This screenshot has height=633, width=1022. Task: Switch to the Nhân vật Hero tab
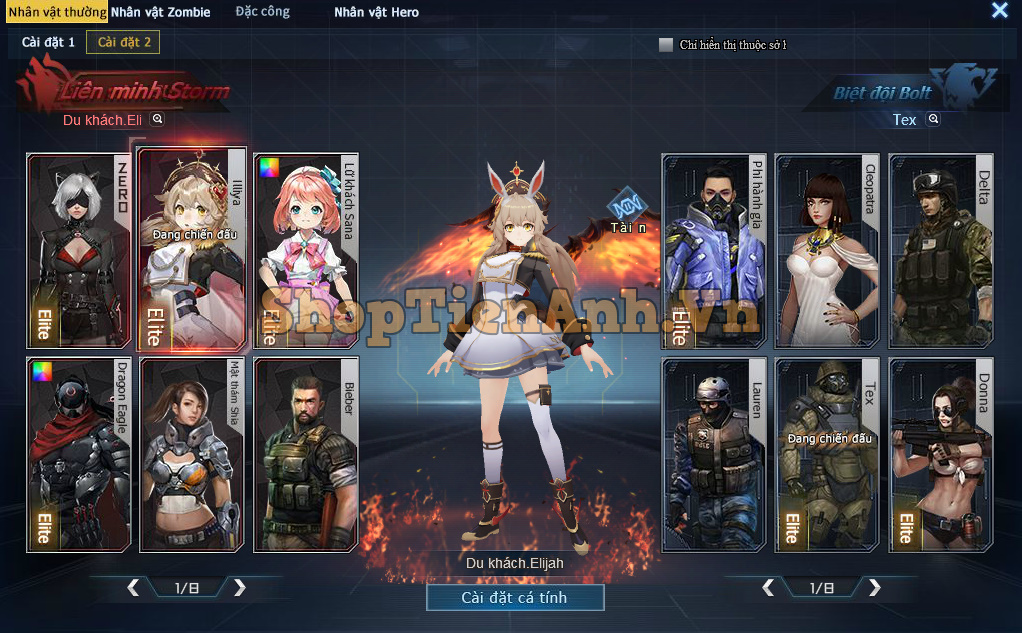tap(376, 12)
